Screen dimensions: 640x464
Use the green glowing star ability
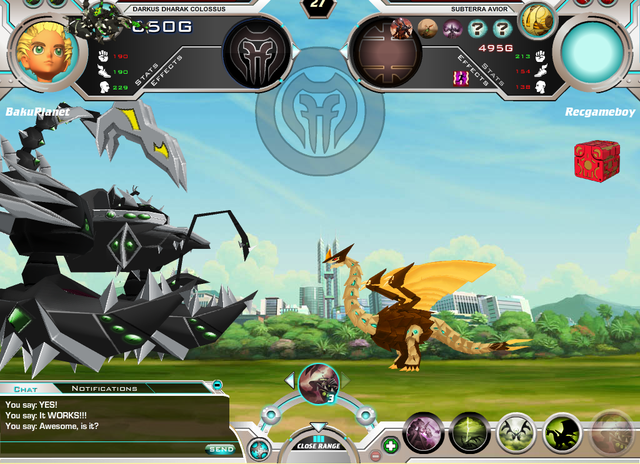coord(469,433)
